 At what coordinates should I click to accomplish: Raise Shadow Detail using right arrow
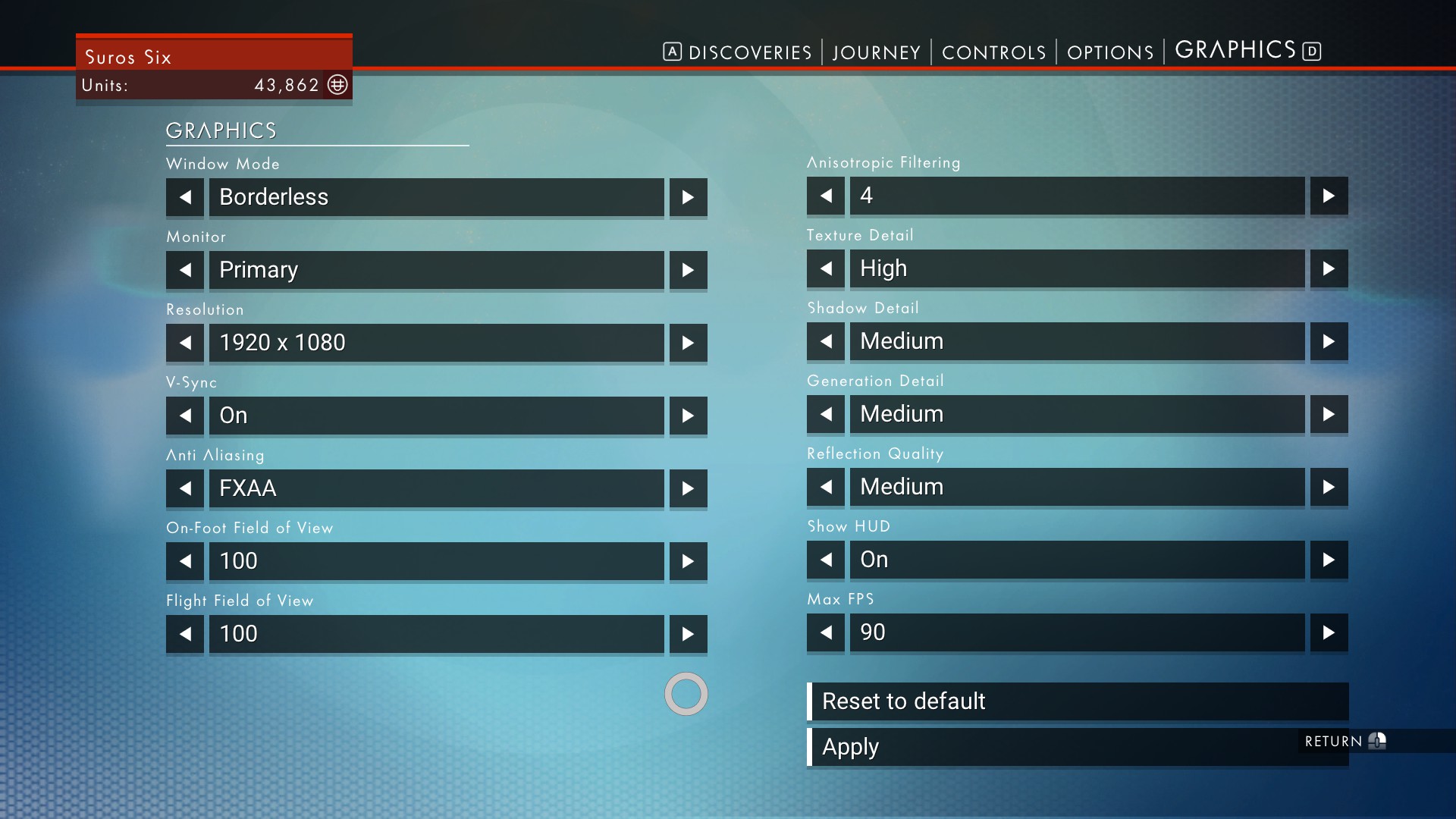1329,341
